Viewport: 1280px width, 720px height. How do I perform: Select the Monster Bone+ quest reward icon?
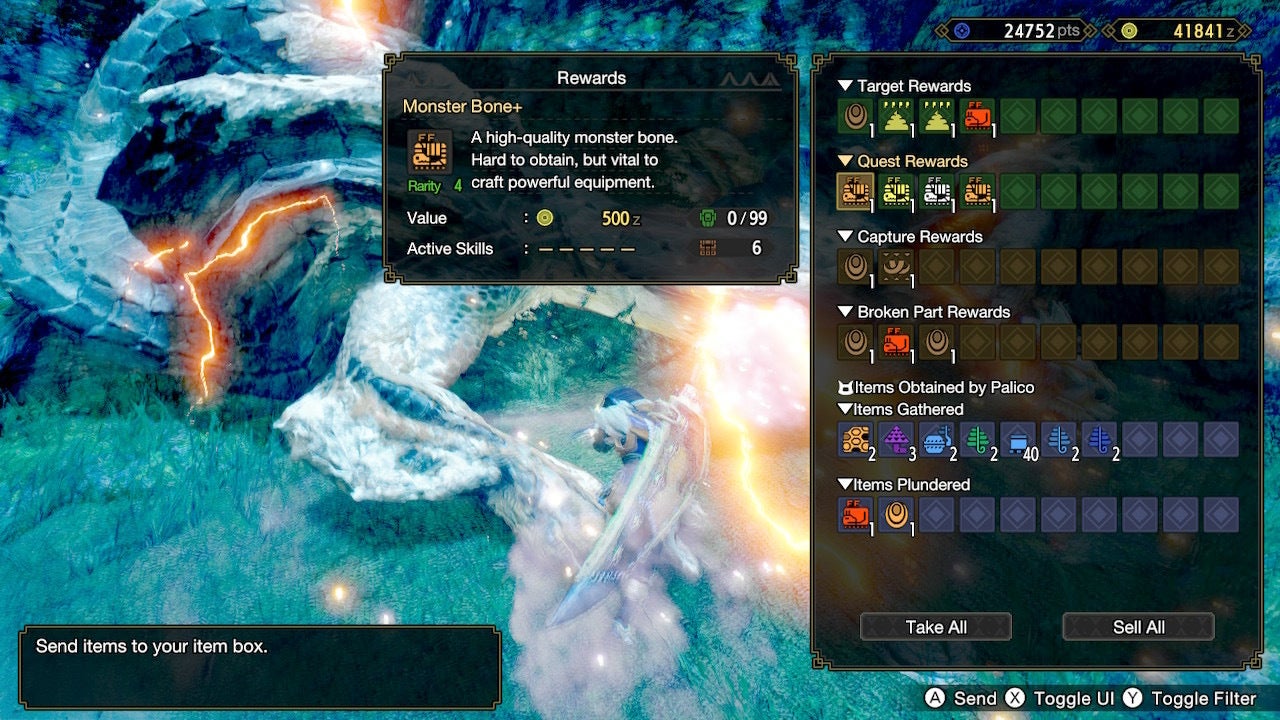click(x=855, y=191)
